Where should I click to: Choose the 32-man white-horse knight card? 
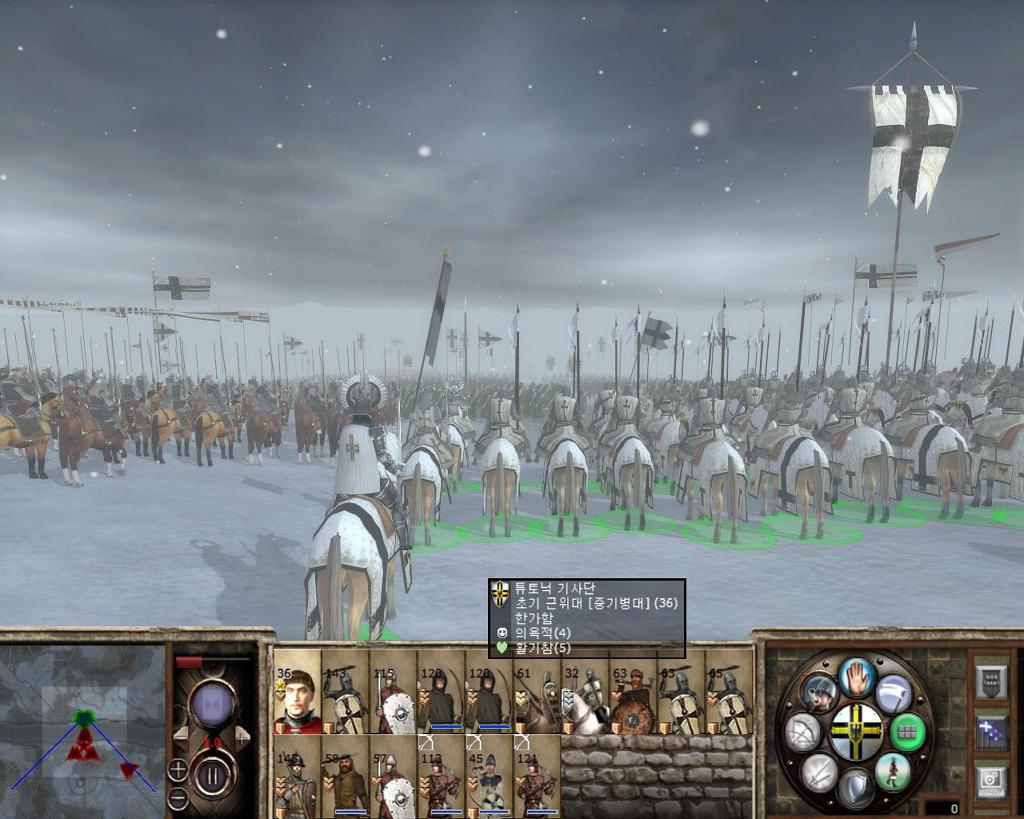[x=585, y=692]
